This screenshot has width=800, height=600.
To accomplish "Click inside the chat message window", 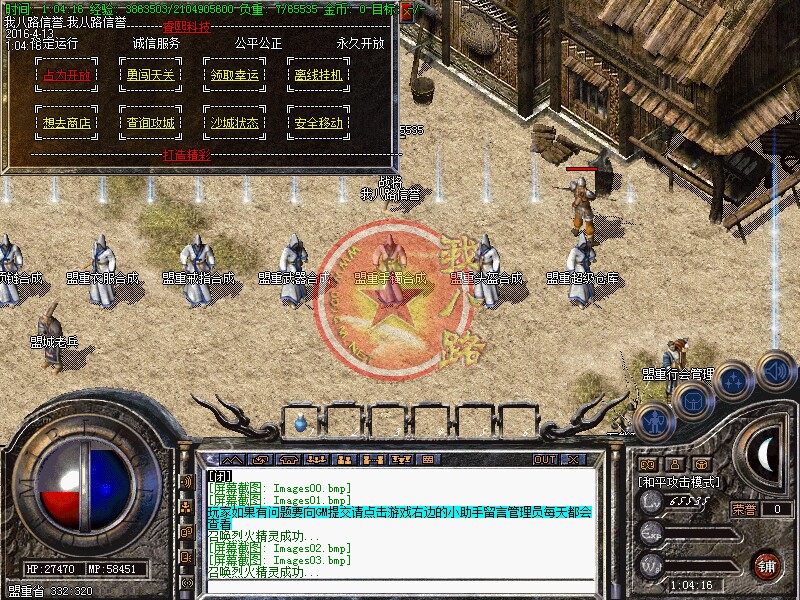I will (400, 522).
